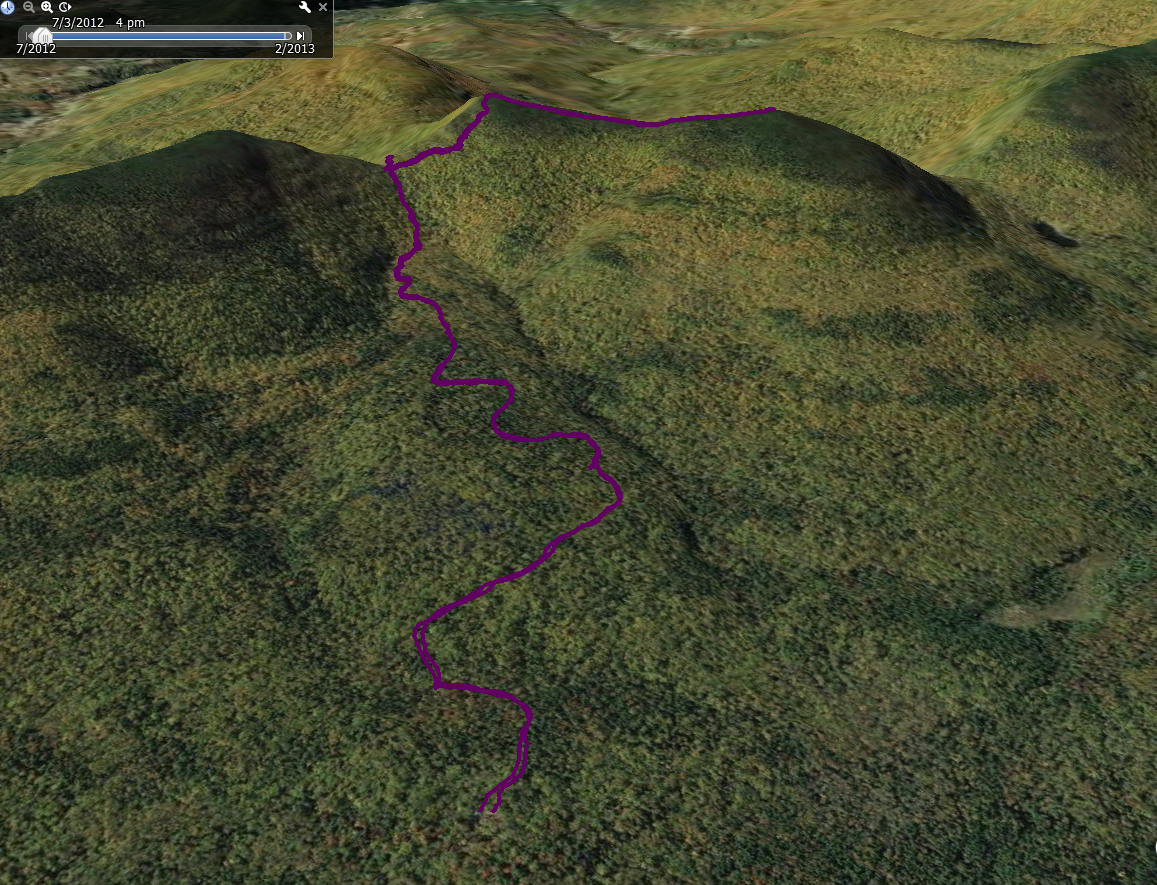1157x885 pixels.
Task: Open time slider options with the wrench
Action: point(305,7)
